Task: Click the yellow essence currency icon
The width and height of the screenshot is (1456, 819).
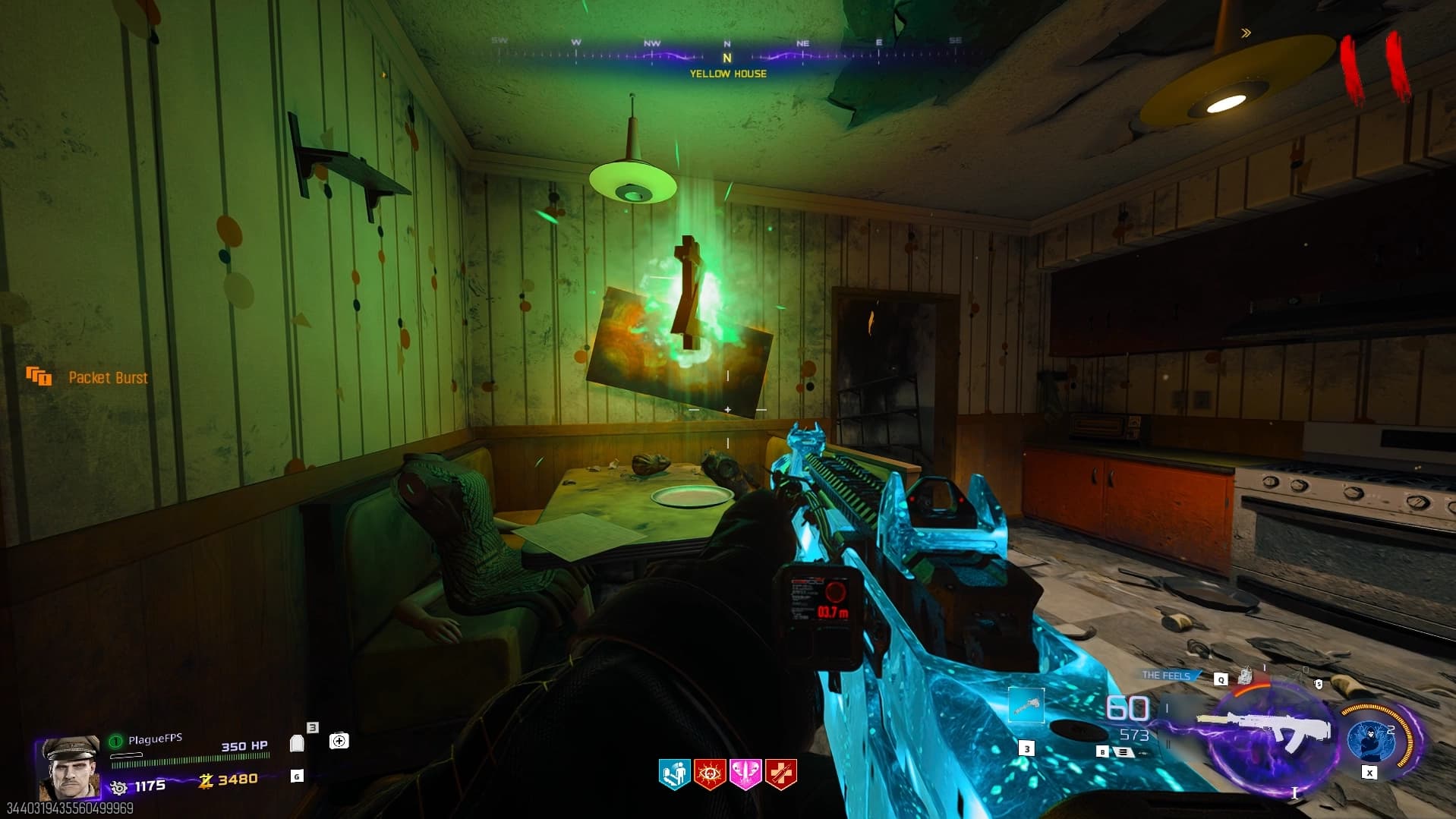Action: 205,780
